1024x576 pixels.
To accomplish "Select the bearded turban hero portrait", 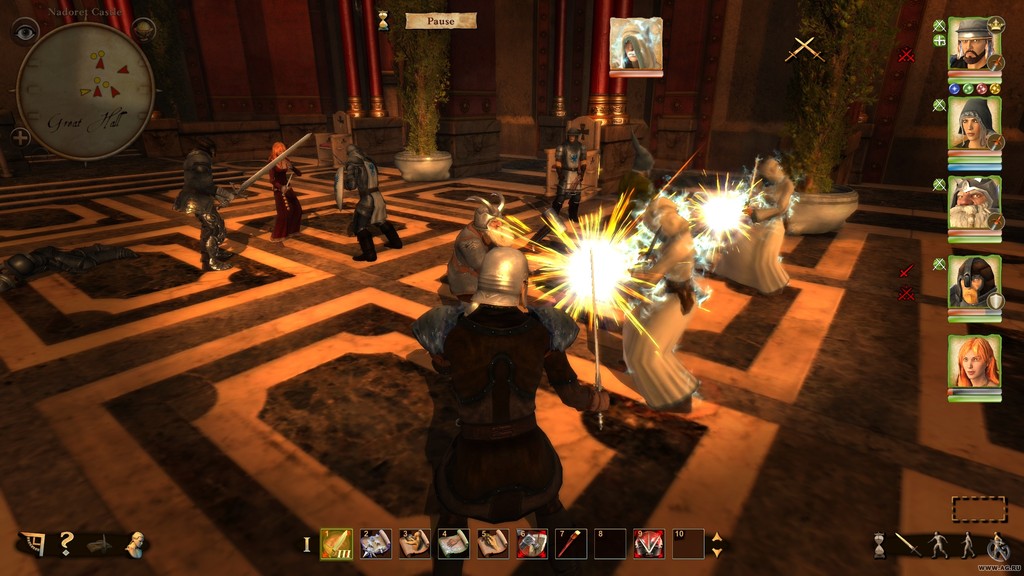I will click(974, 44).
